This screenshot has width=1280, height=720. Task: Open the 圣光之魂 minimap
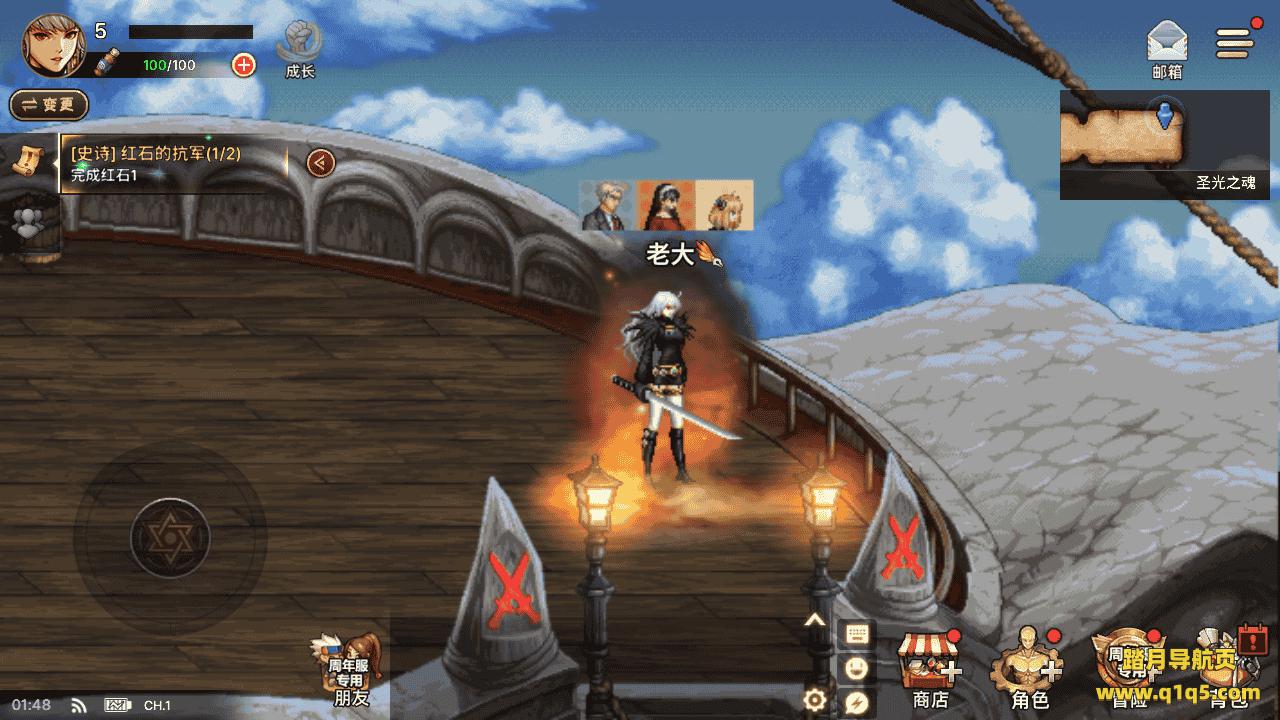(x=1164, y=142)
